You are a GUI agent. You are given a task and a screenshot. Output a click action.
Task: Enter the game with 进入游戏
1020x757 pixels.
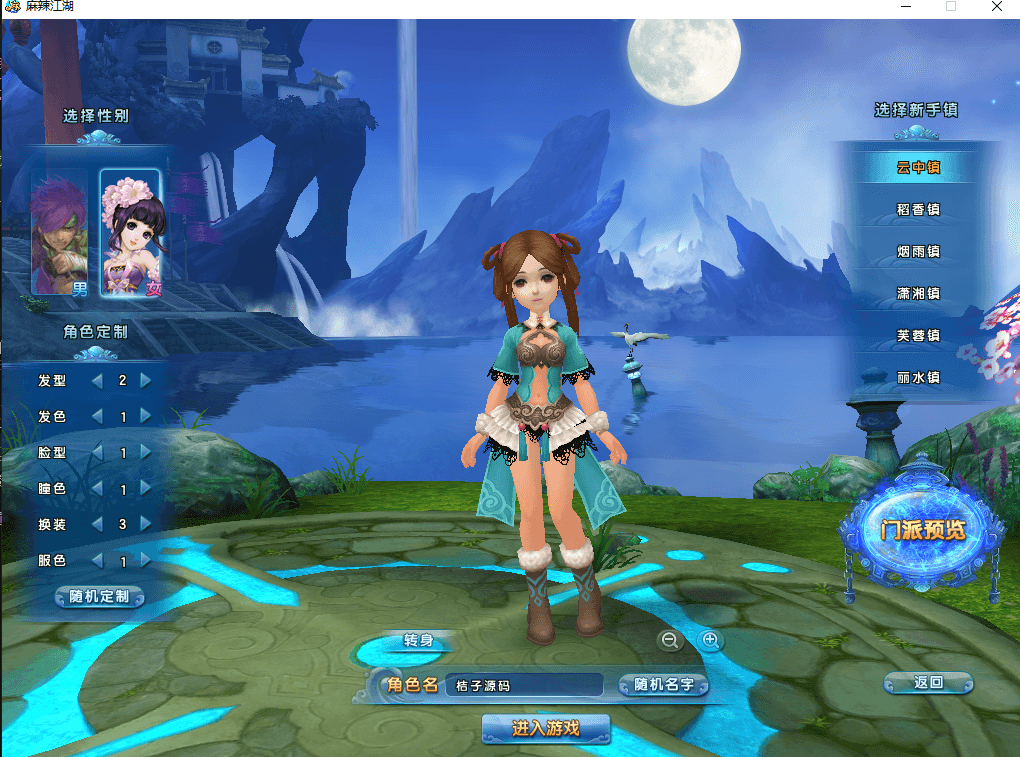(545, 728)
